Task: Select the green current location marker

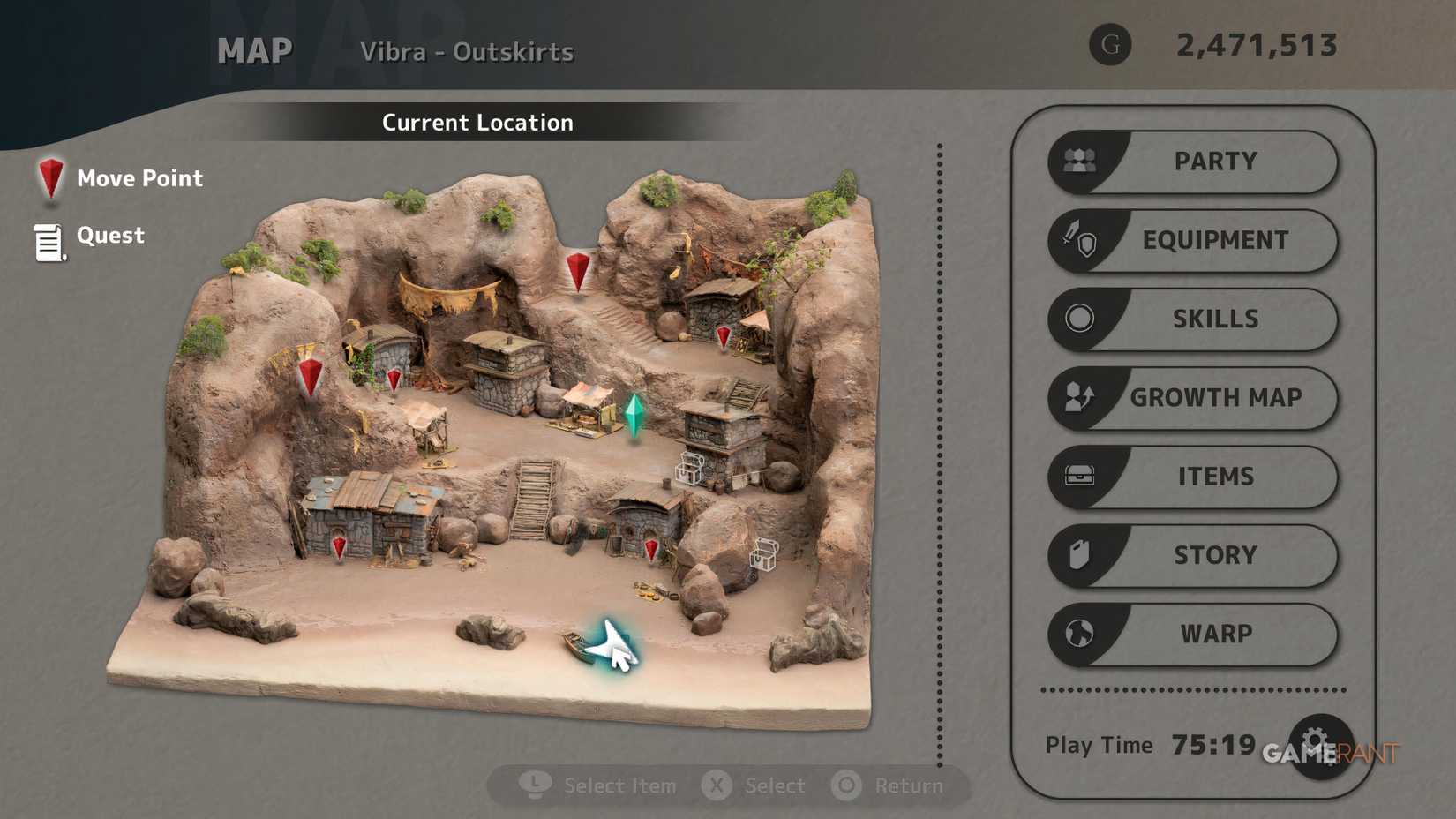Action: [x=636, y=415]
